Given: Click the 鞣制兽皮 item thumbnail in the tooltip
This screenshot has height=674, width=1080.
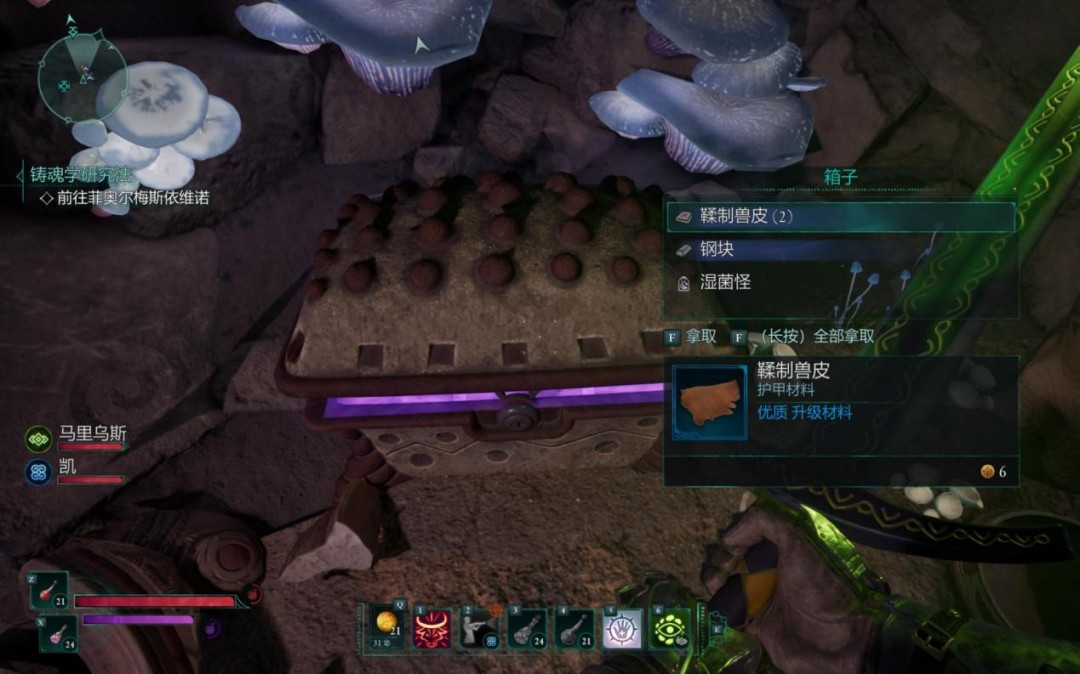Looking at the screenshot, I should [709, 402].
